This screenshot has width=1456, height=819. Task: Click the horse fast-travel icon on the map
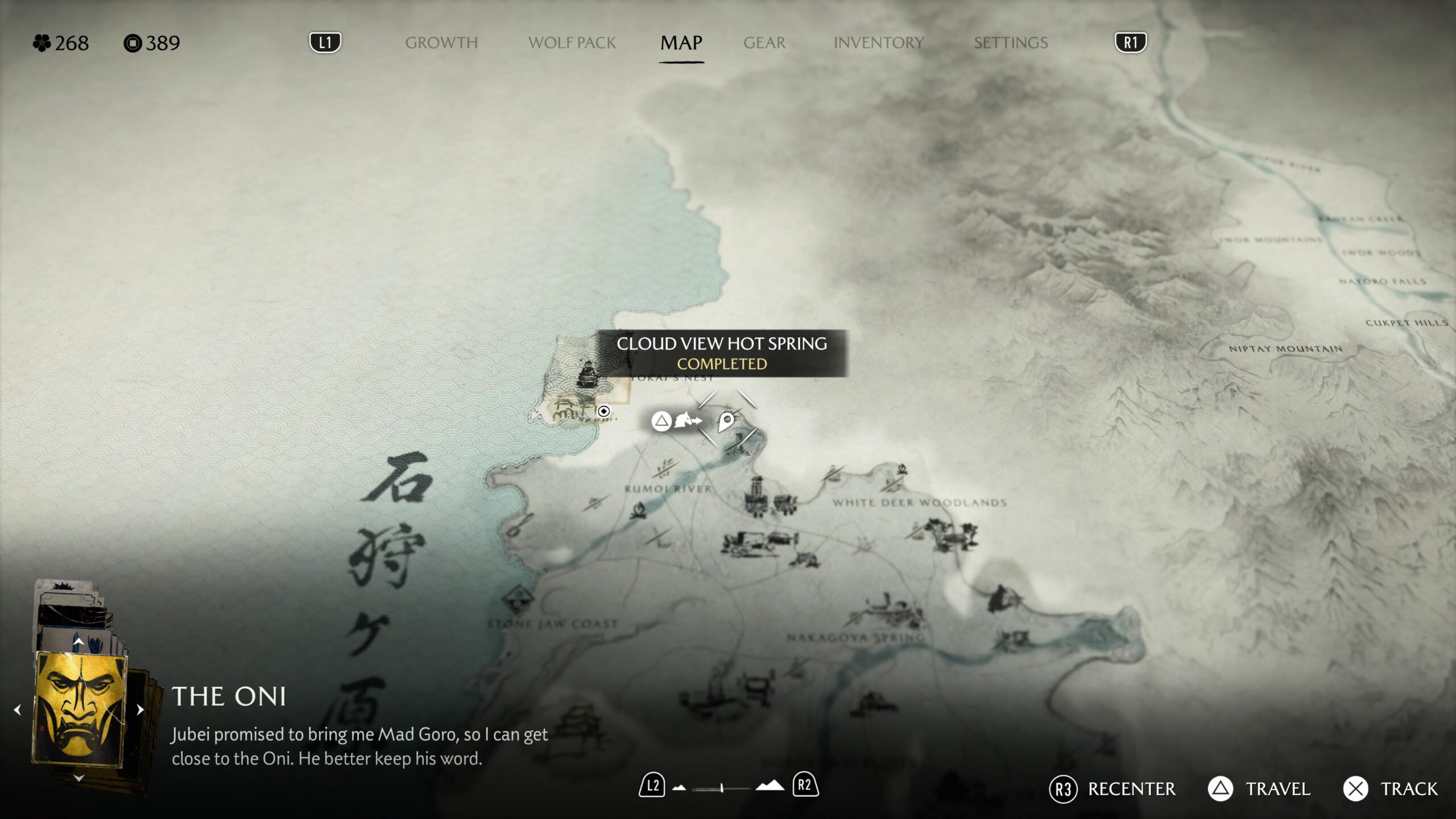(687, 421)
